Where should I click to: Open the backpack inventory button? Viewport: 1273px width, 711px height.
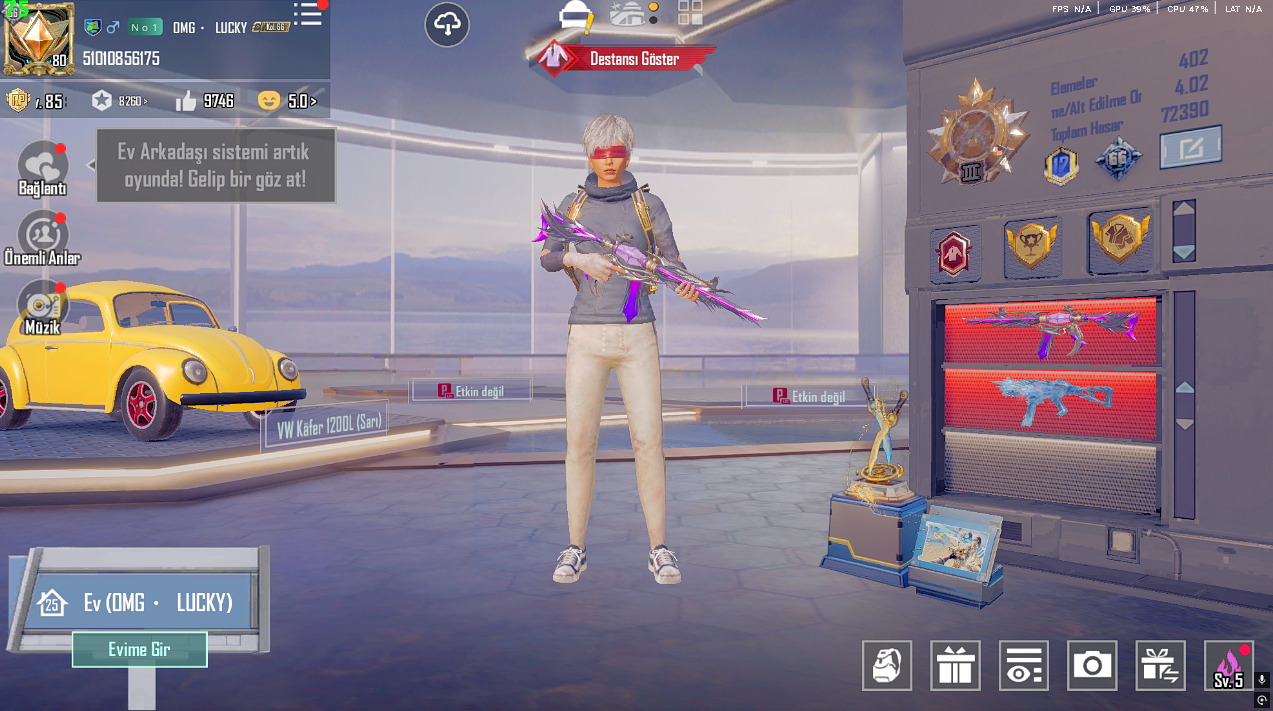(x=887, y=665)
